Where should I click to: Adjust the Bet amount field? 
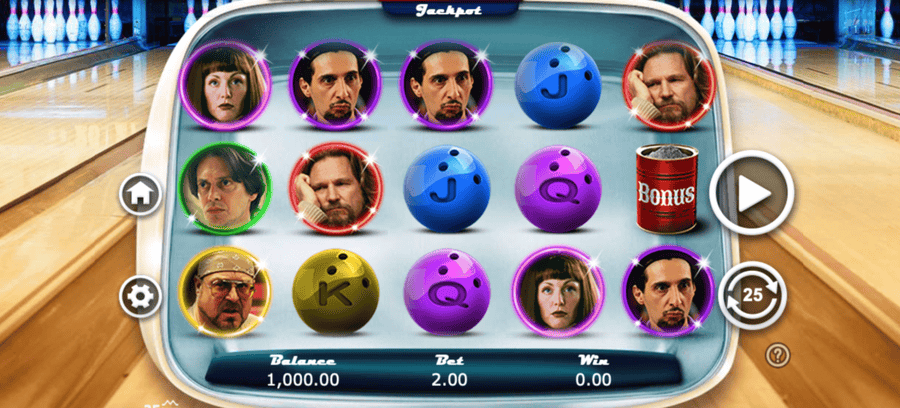coord(449,379)
